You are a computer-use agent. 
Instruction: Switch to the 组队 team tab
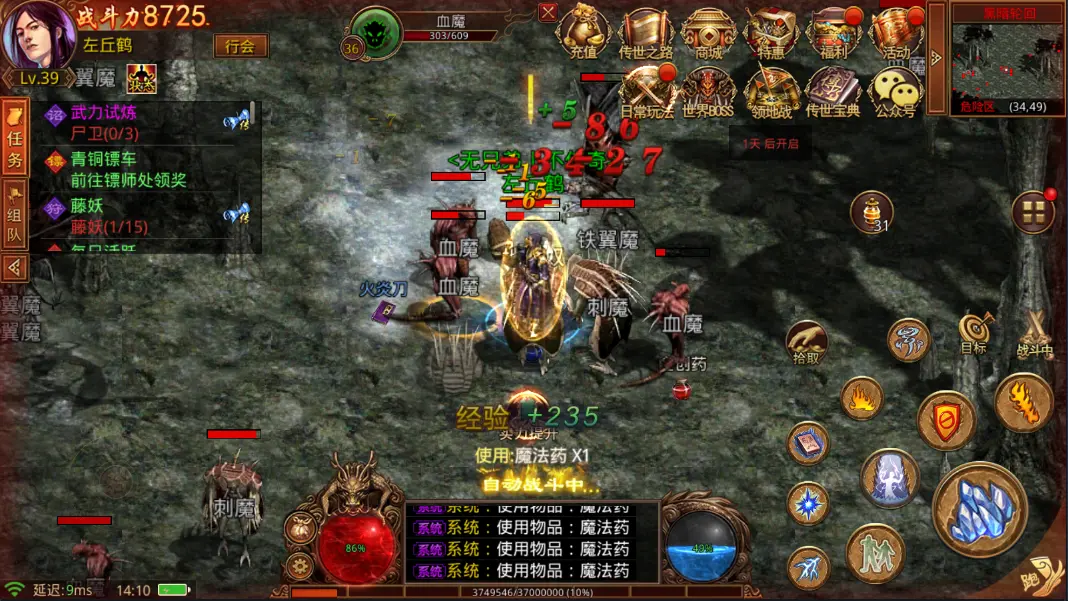(15, 215)
